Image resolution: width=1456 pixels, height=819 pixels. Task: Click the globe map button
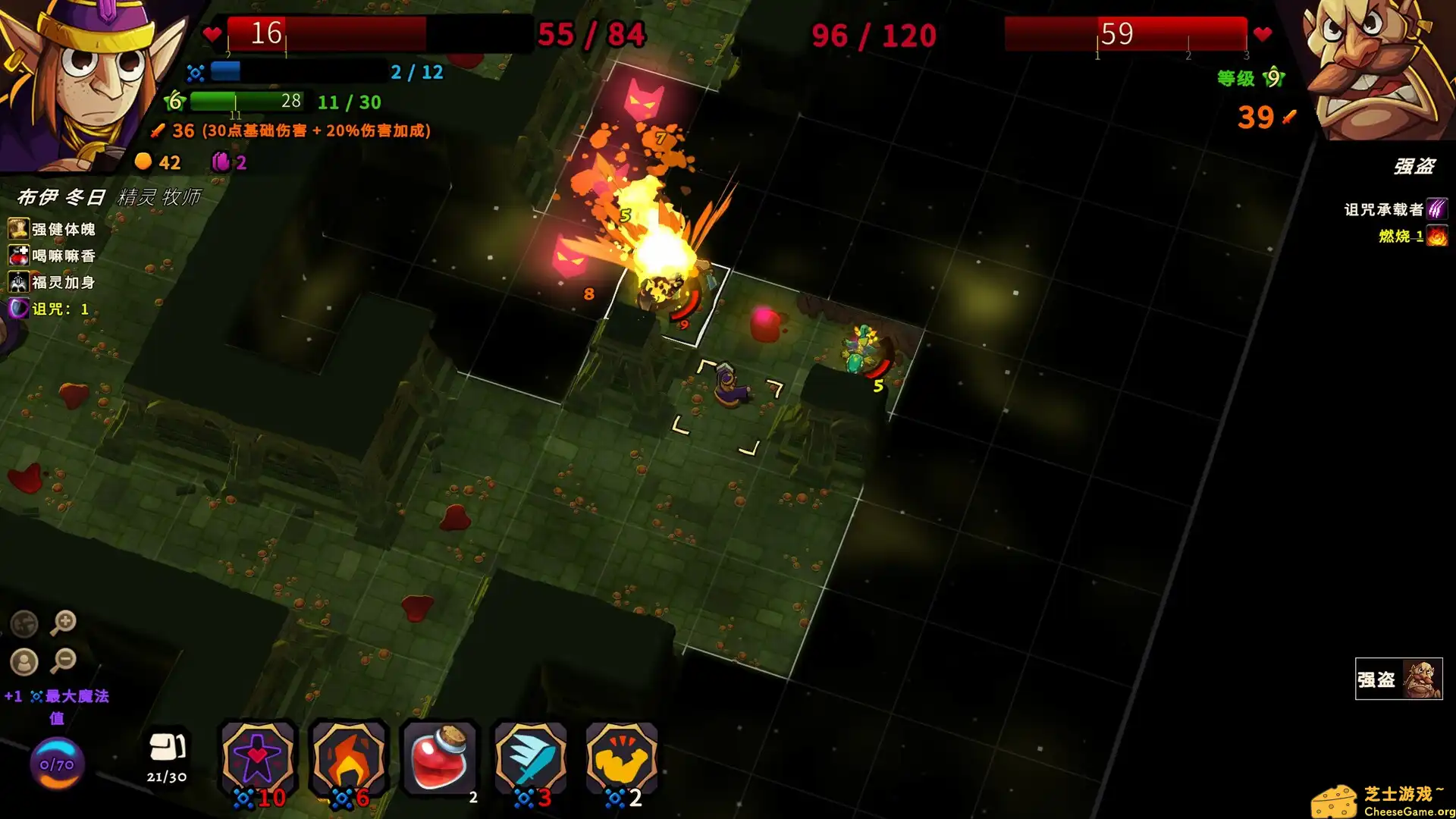(24, 623)
